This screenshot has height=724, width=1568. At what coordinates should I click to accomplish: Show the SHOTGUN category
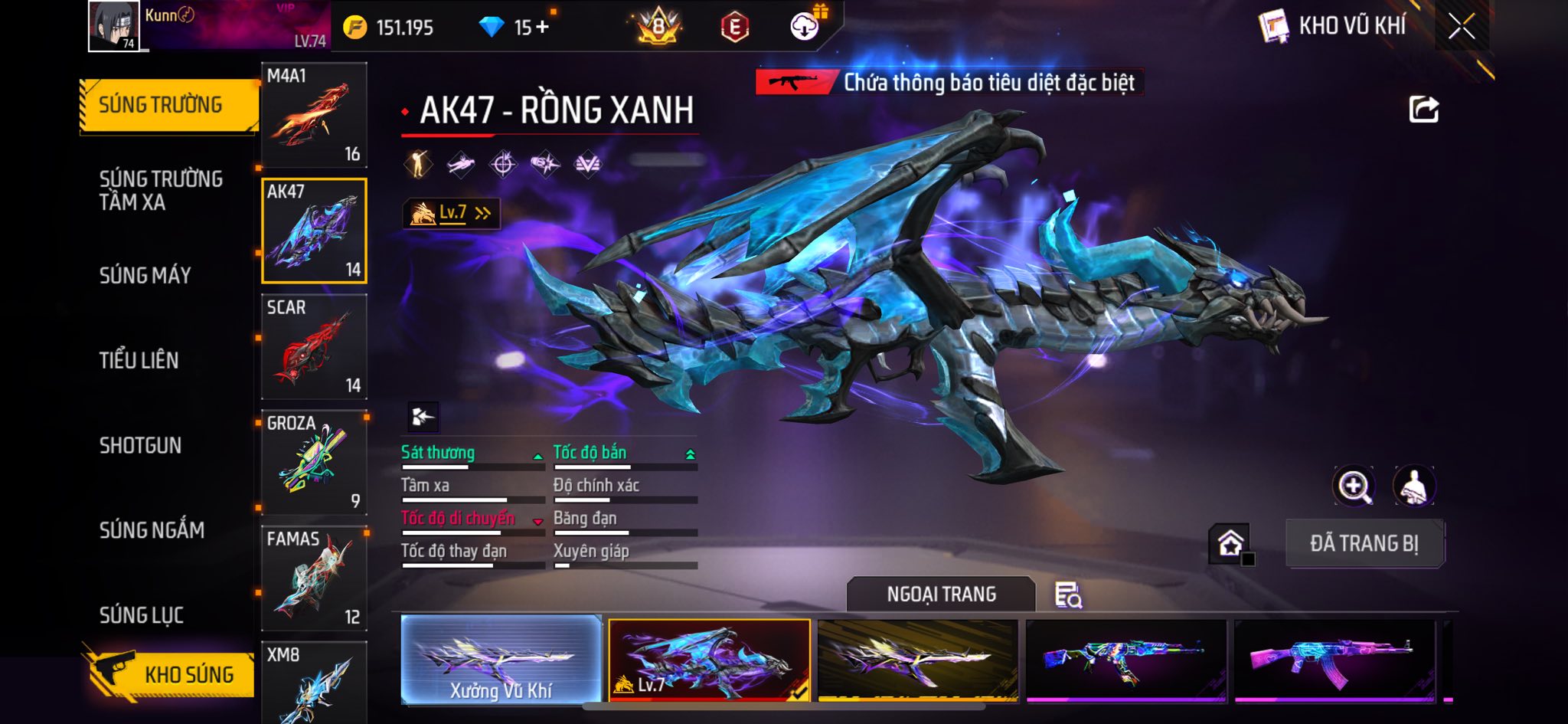(x=141, y=445)
